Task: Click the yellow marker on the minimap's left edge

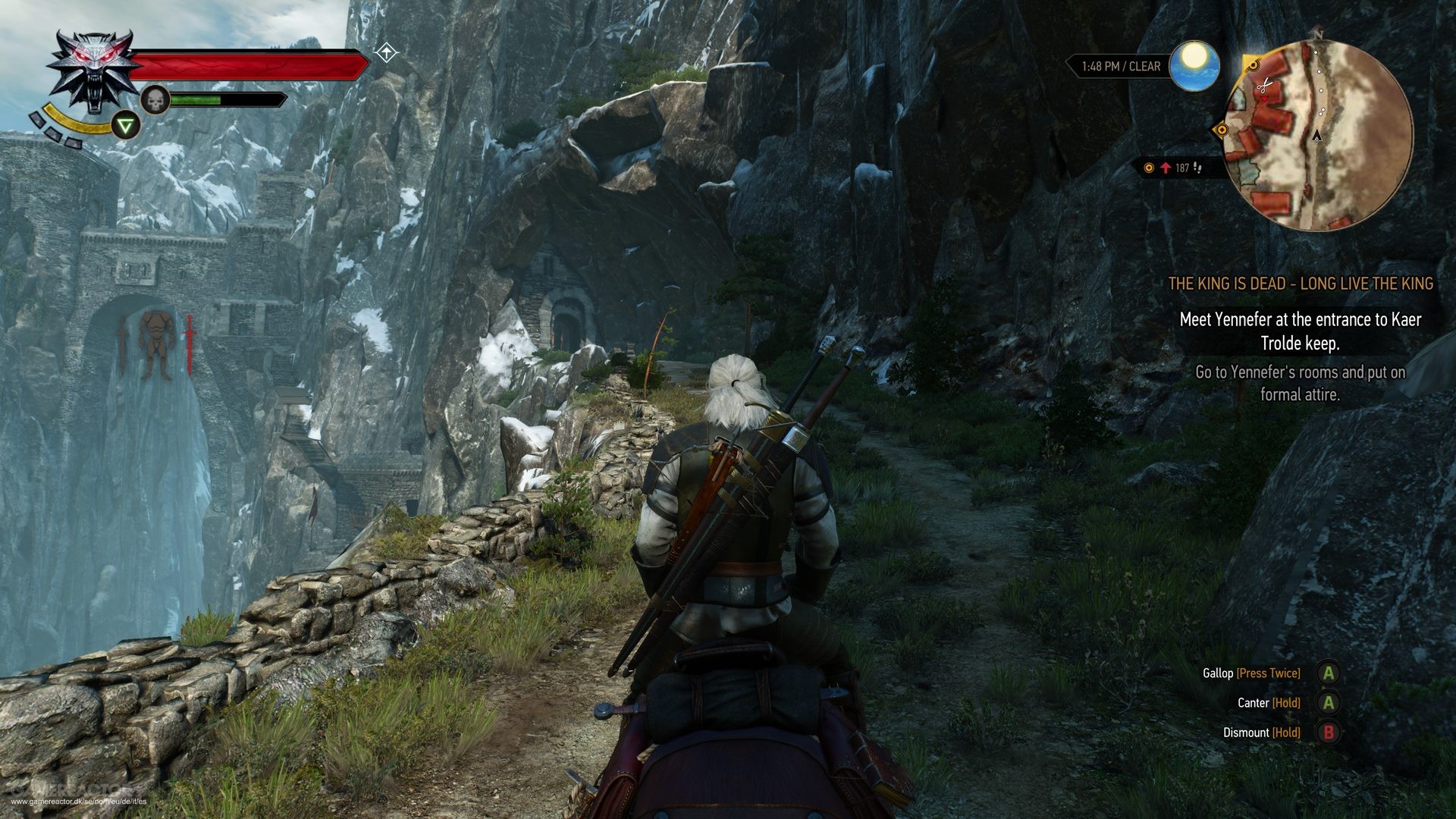Action: (x=1222, y=130)
